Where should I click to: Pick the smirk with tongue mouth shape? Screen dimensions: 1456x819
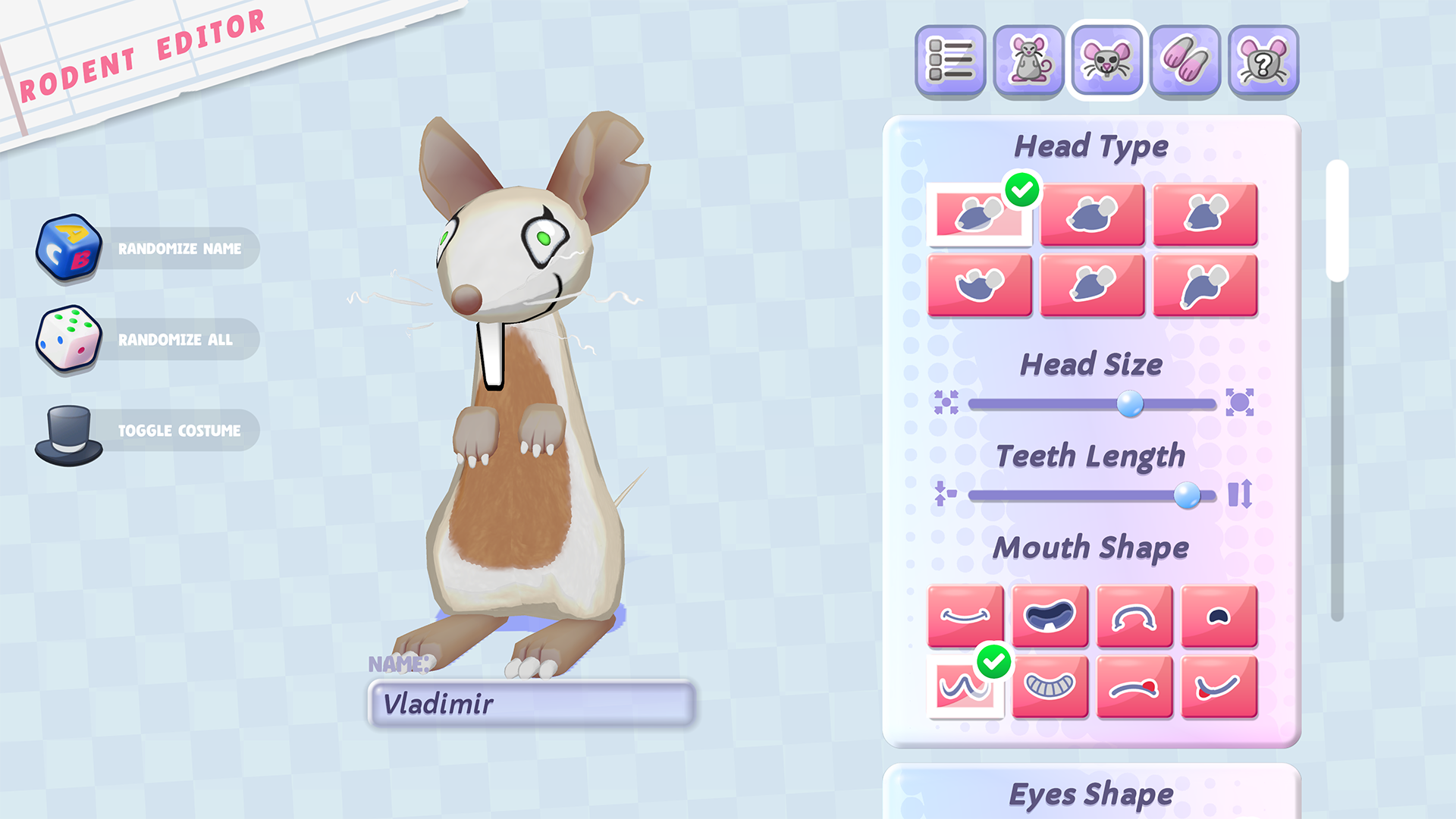pos(1219,687)
